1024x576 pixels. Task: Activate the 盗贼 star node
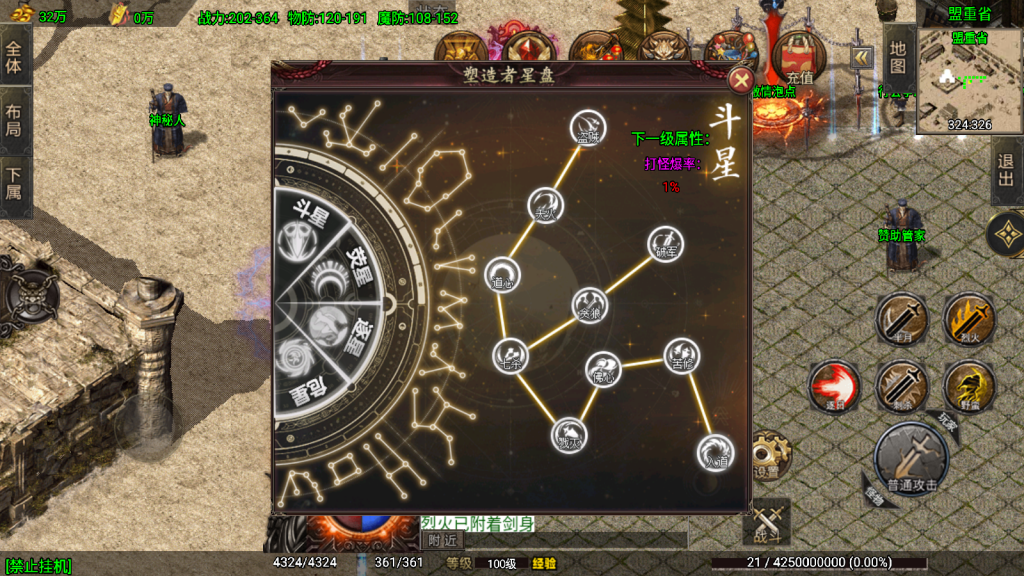(588, 127)
